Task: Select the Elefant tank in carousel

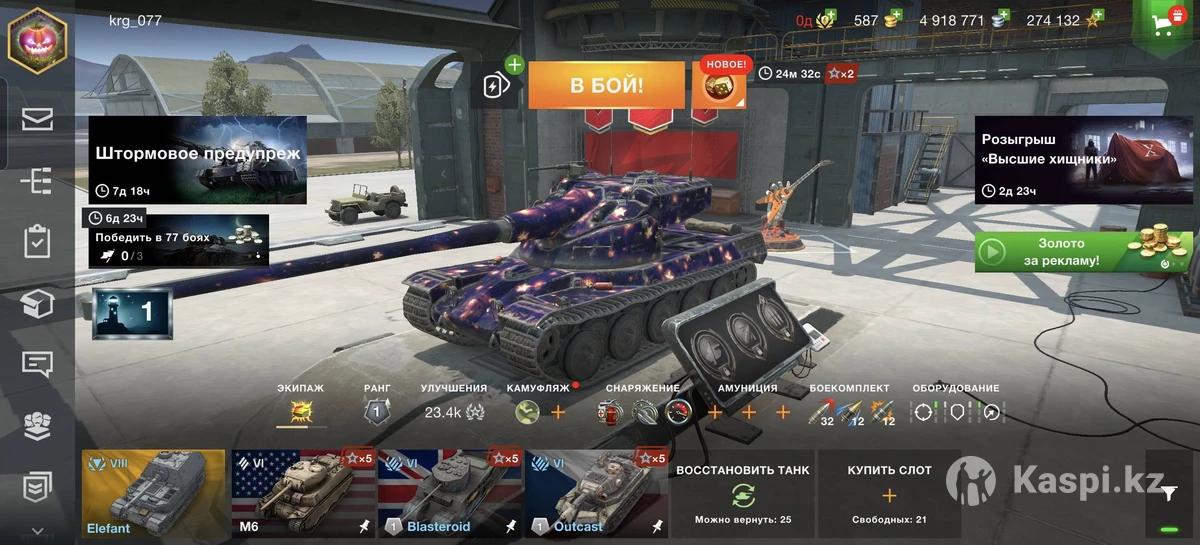Action: coord(154,494)
